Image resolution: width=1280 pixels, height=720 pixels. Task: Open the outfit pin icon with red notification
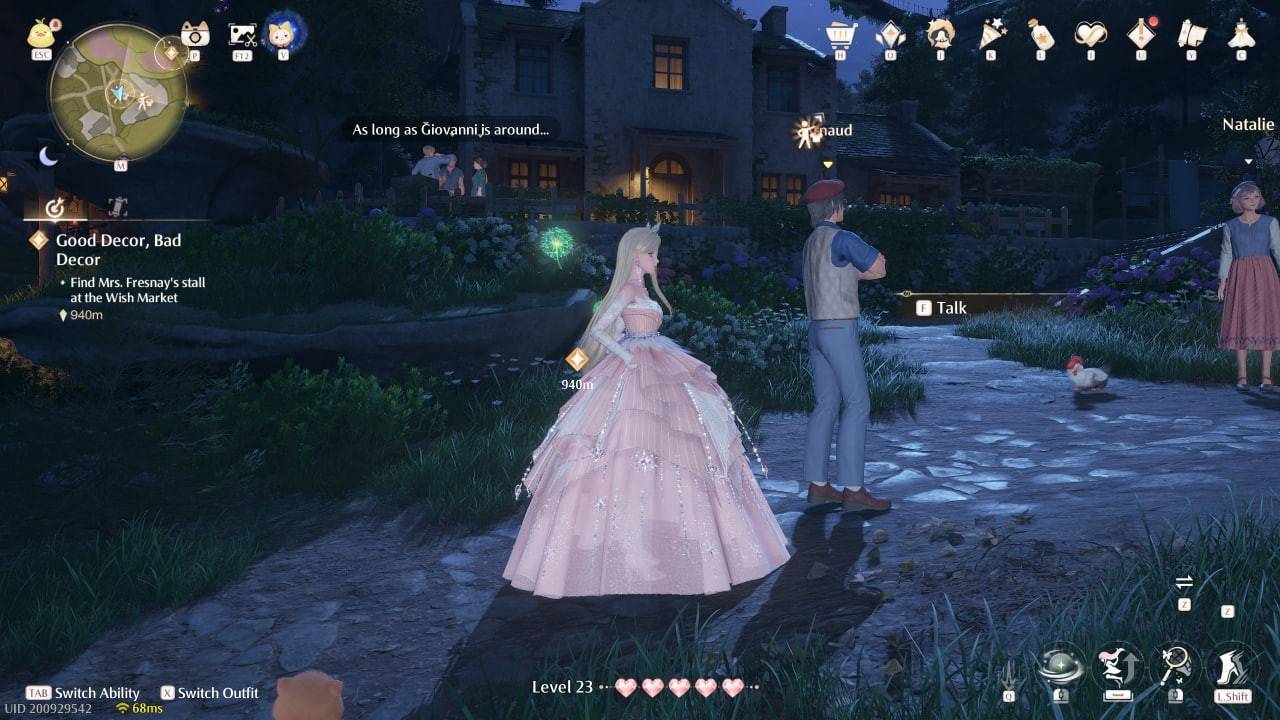pos(1140,33)
